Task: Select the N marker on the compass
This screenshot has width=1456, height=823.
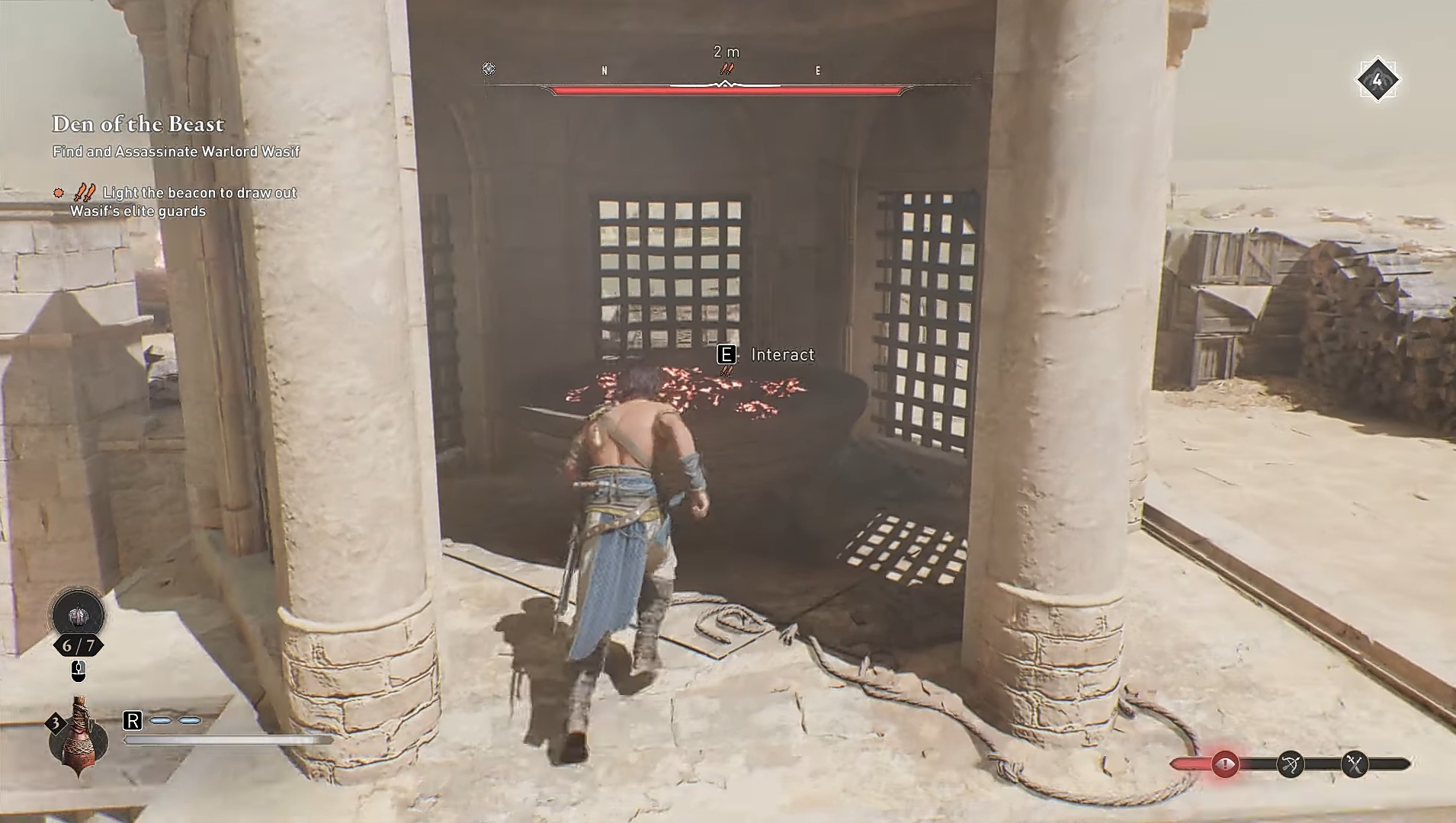Action: coord(606,70)
